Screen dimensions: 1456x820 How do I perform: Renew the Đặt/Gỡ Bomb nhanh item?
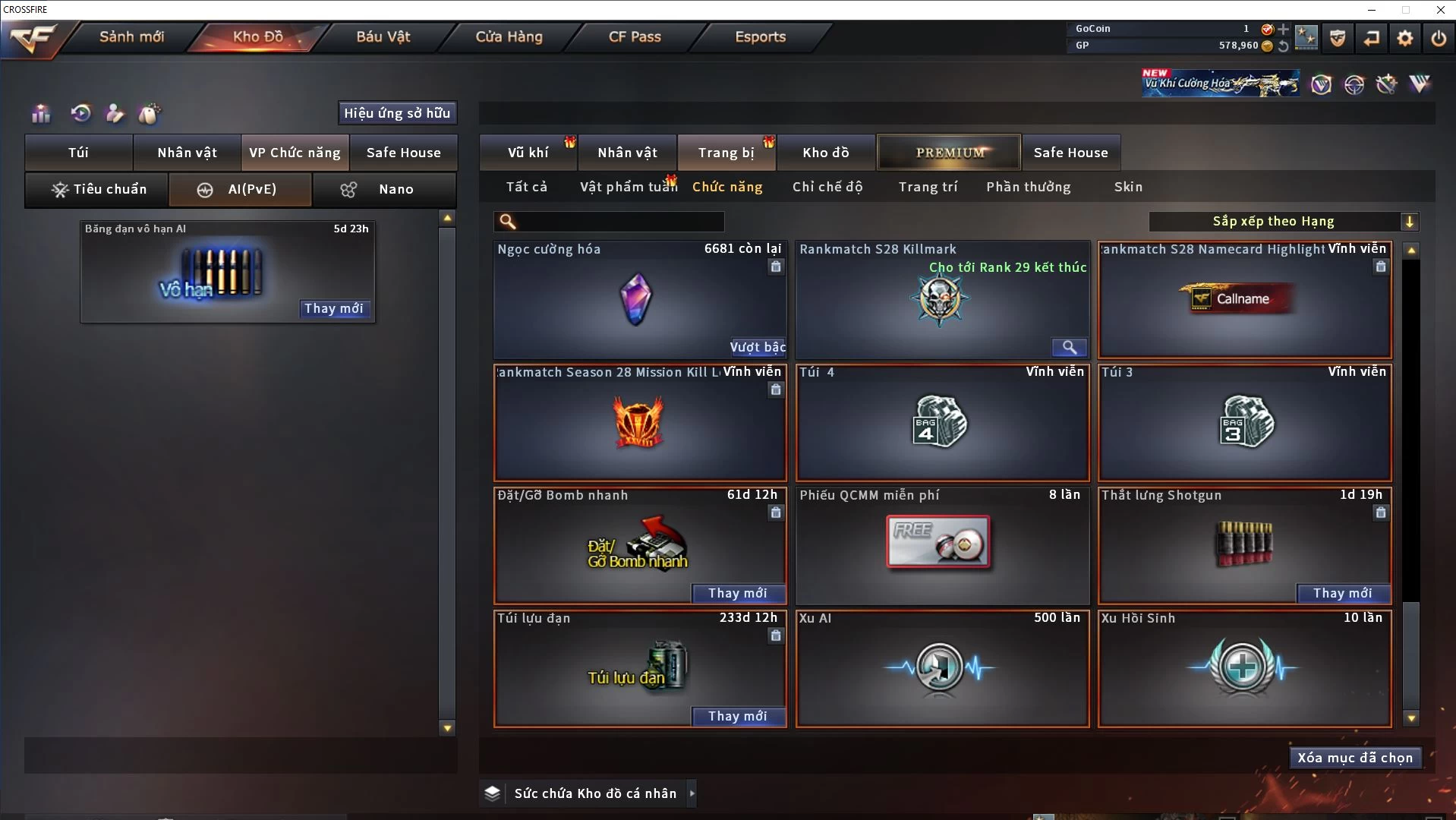point(737,593)
